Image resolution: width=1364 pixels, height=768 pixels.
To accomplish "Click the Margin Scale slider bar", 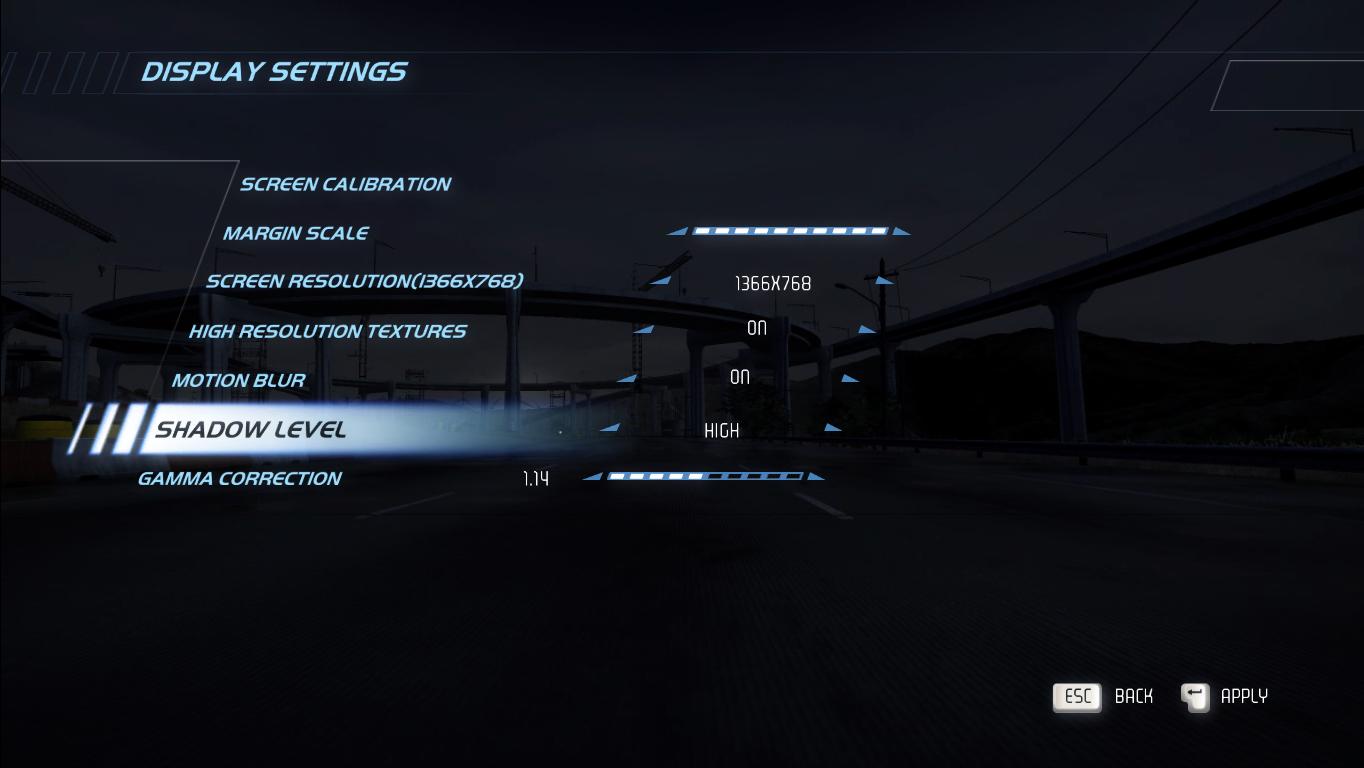I will (790, 231).
